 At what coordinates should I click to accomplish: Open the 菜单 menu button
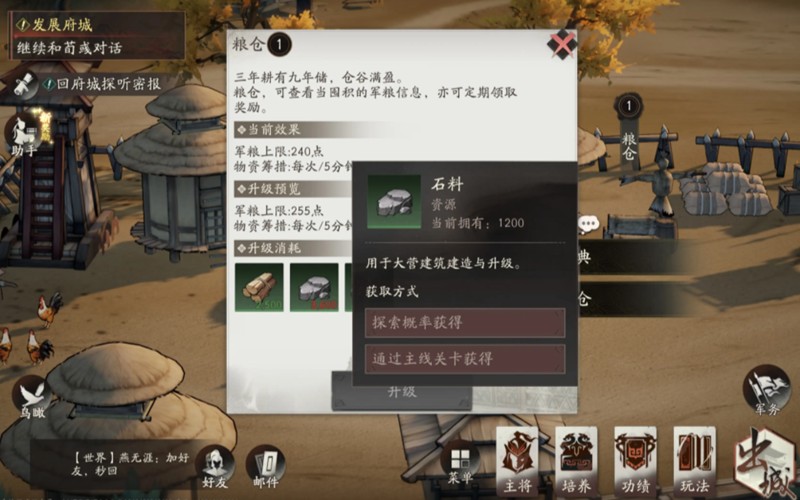[x=460, y=463]
